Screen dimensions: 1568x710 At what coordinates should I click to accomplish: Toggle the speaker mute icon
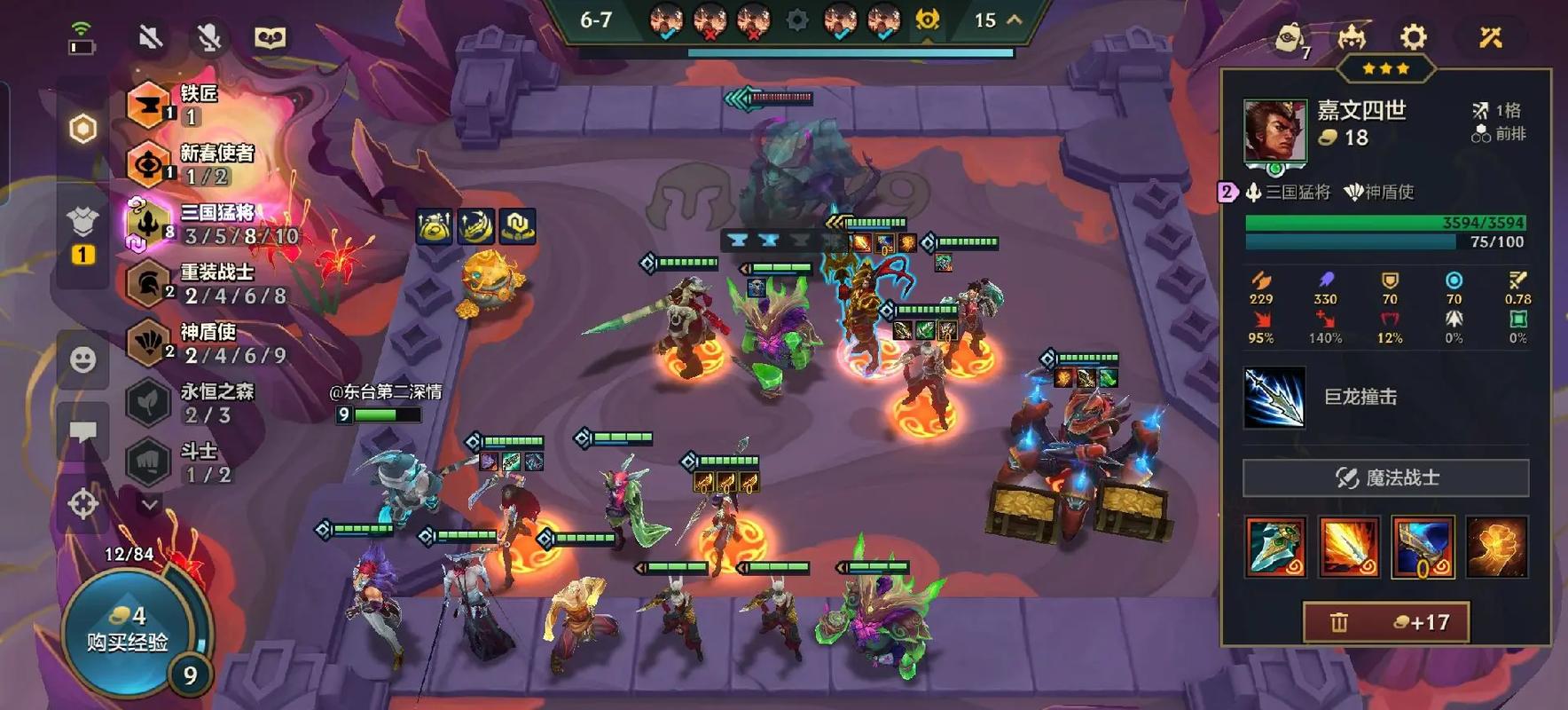click(151, 37)
